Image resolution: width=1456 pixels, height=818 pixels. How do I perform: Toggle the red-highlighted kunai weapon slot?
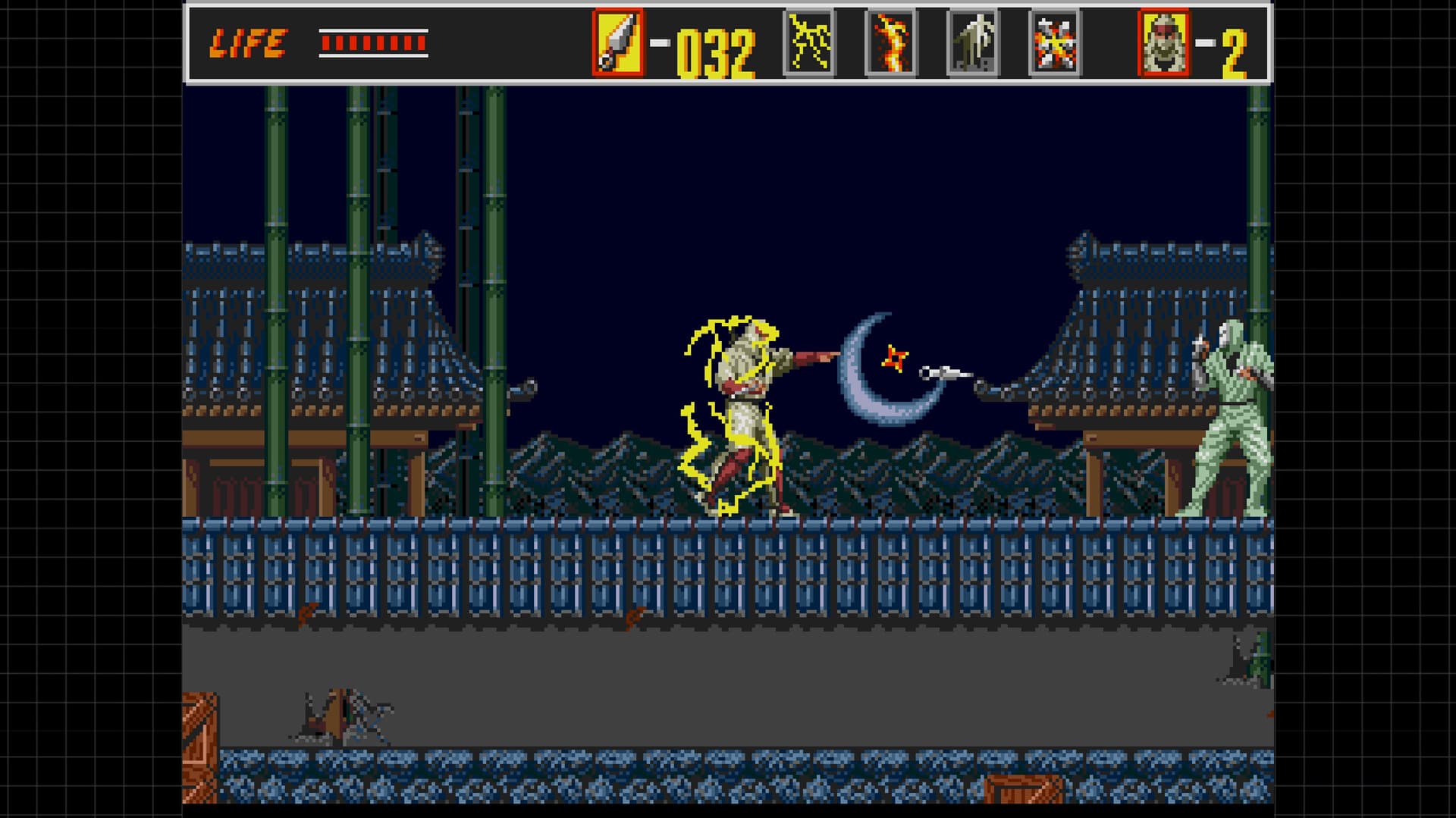coord(618,39)
